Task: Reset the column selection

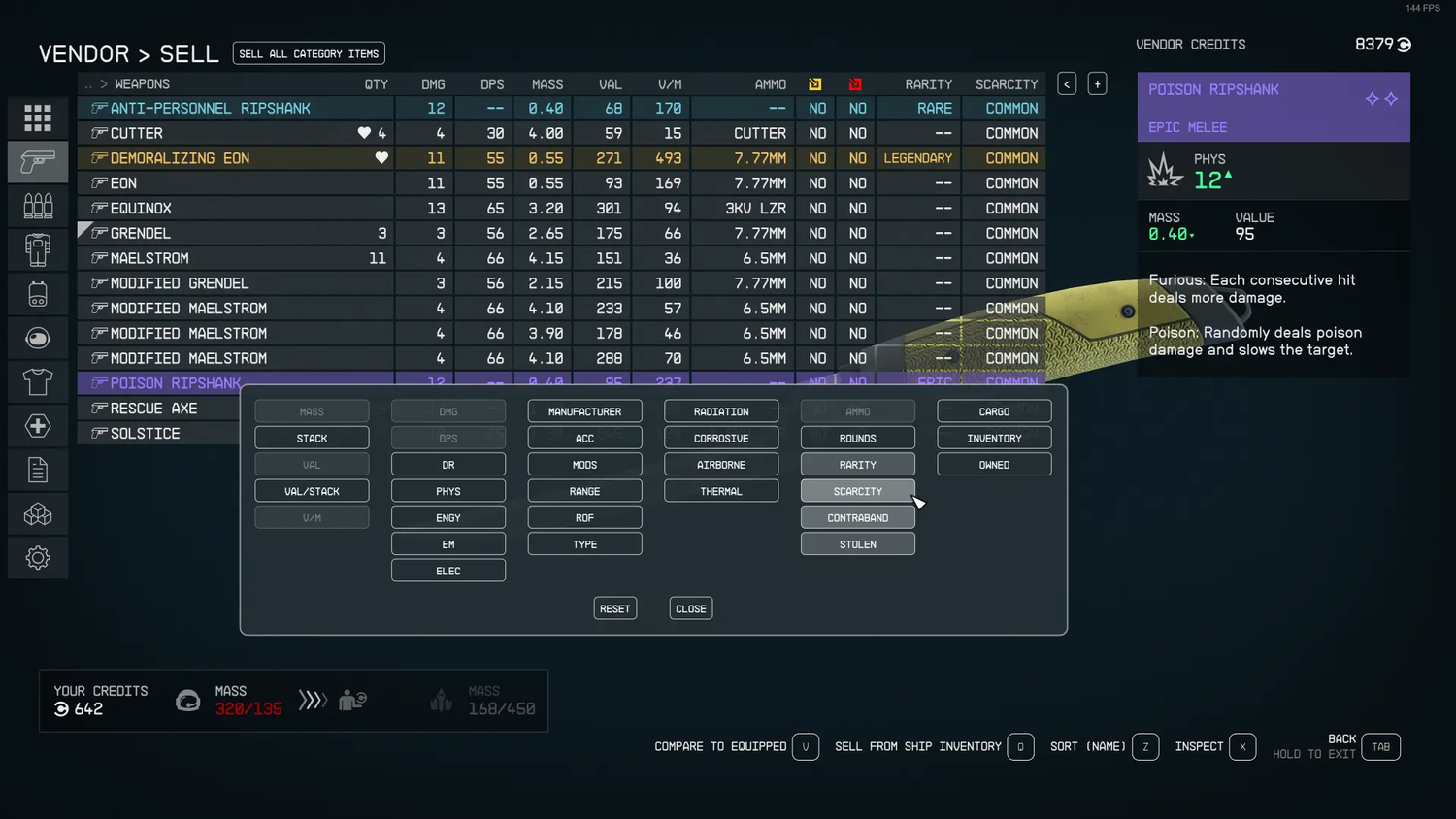Action: point(614,608)
